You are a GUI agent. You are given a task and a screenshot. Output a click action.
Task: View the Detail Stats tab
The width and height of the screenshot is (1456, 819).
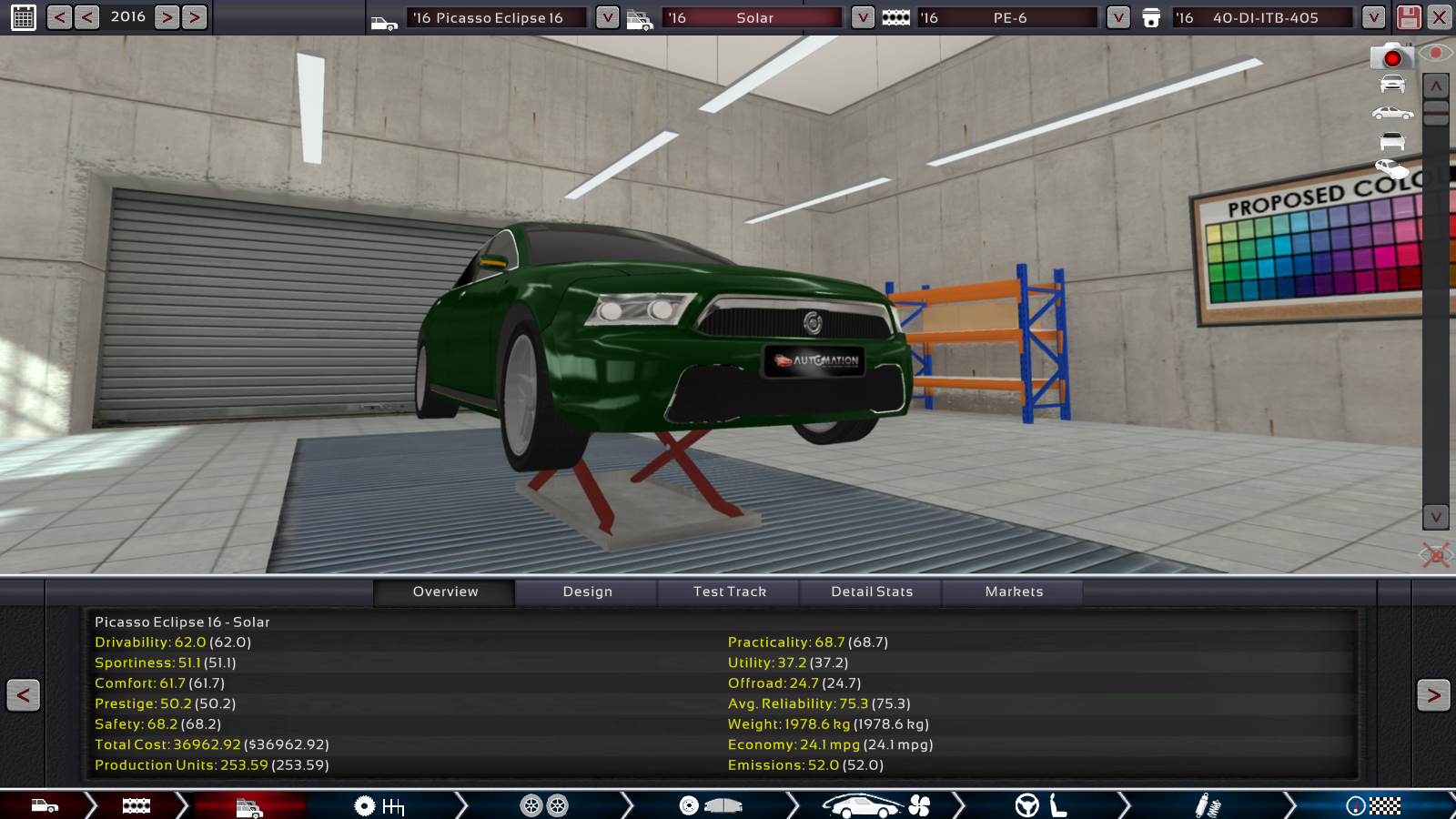872,592
